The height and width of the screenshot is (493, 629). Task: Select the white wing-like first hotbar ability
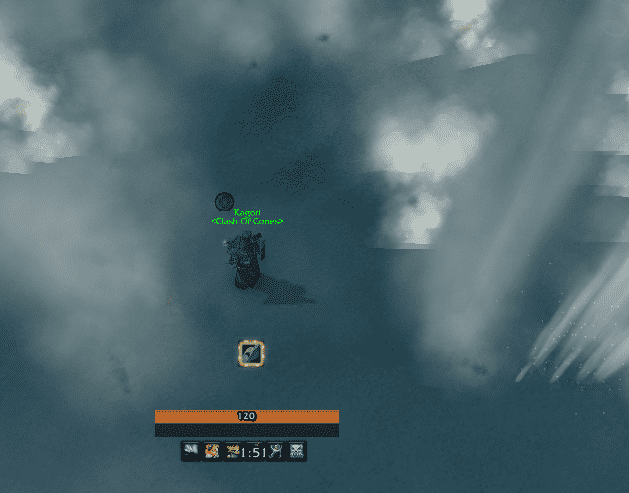click(190, 452)
